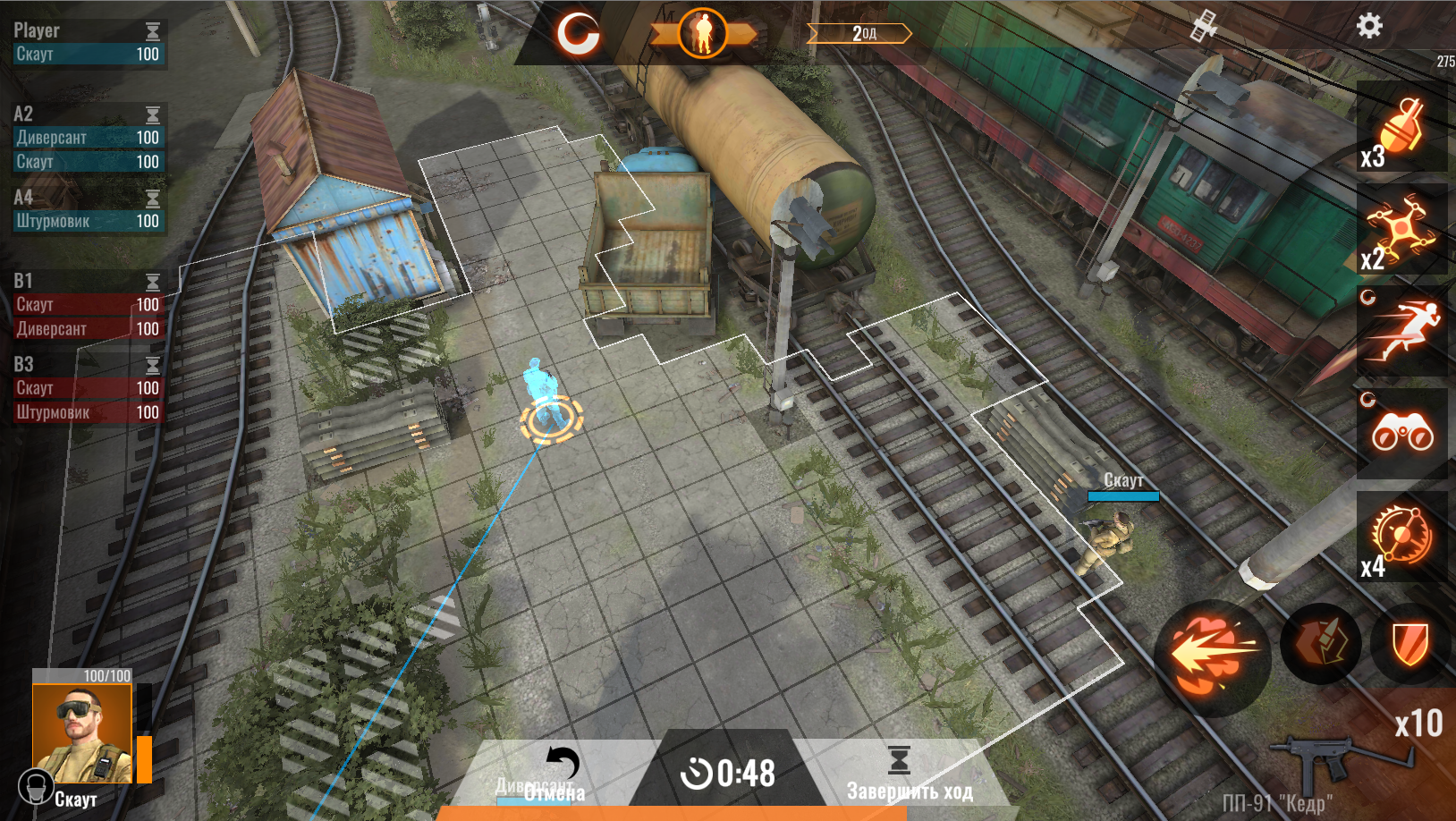This screenshot has height=821, width=1456.
Task: Use the frag grenade ability
Action: click(x=1402, y=130)
